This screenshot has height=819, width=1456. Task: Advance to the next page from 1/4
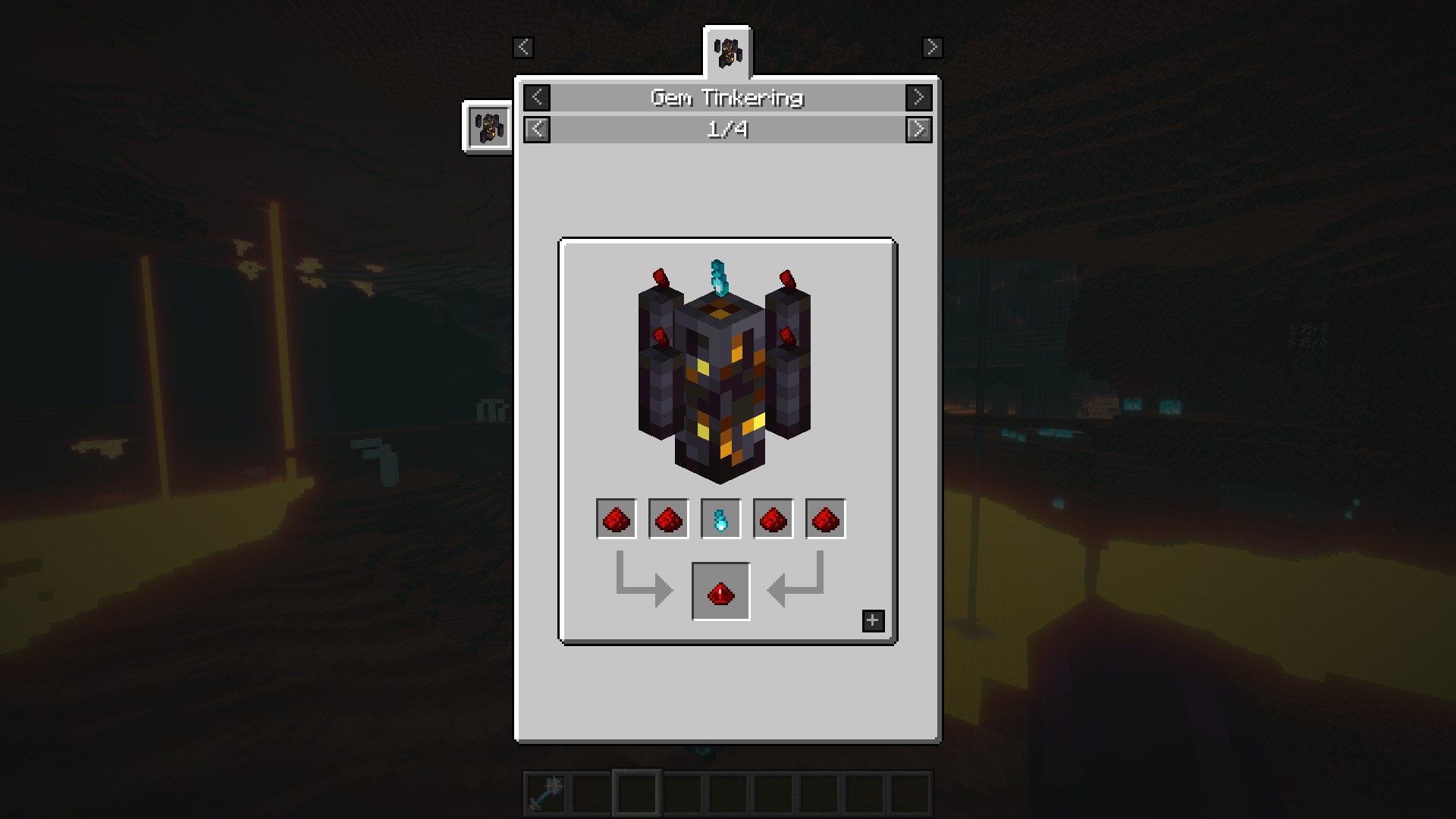coord(918,129)
